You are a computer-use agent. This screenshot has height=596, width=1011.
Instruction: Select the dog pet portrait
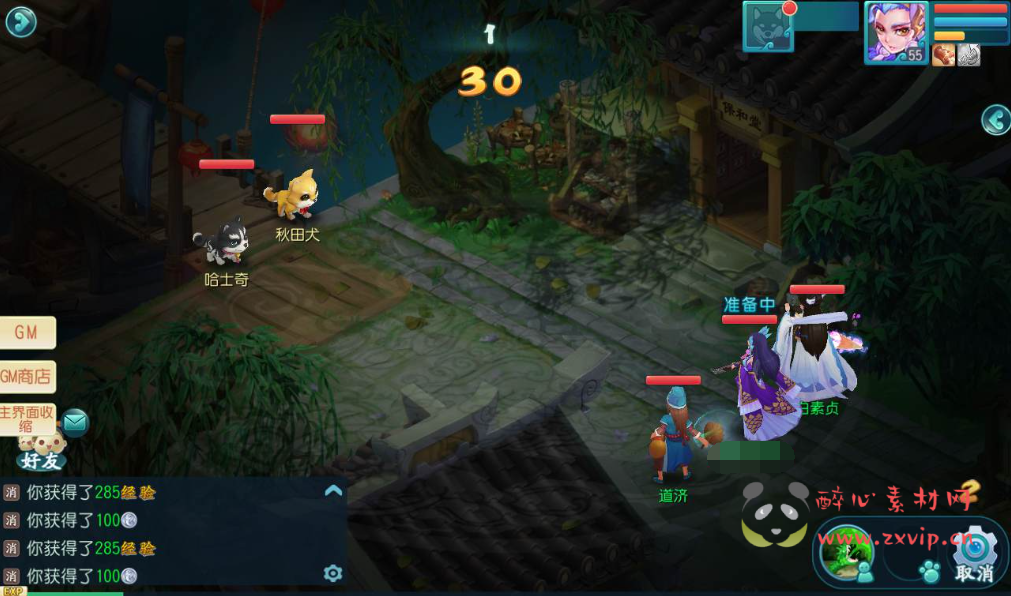click(768, 27)
